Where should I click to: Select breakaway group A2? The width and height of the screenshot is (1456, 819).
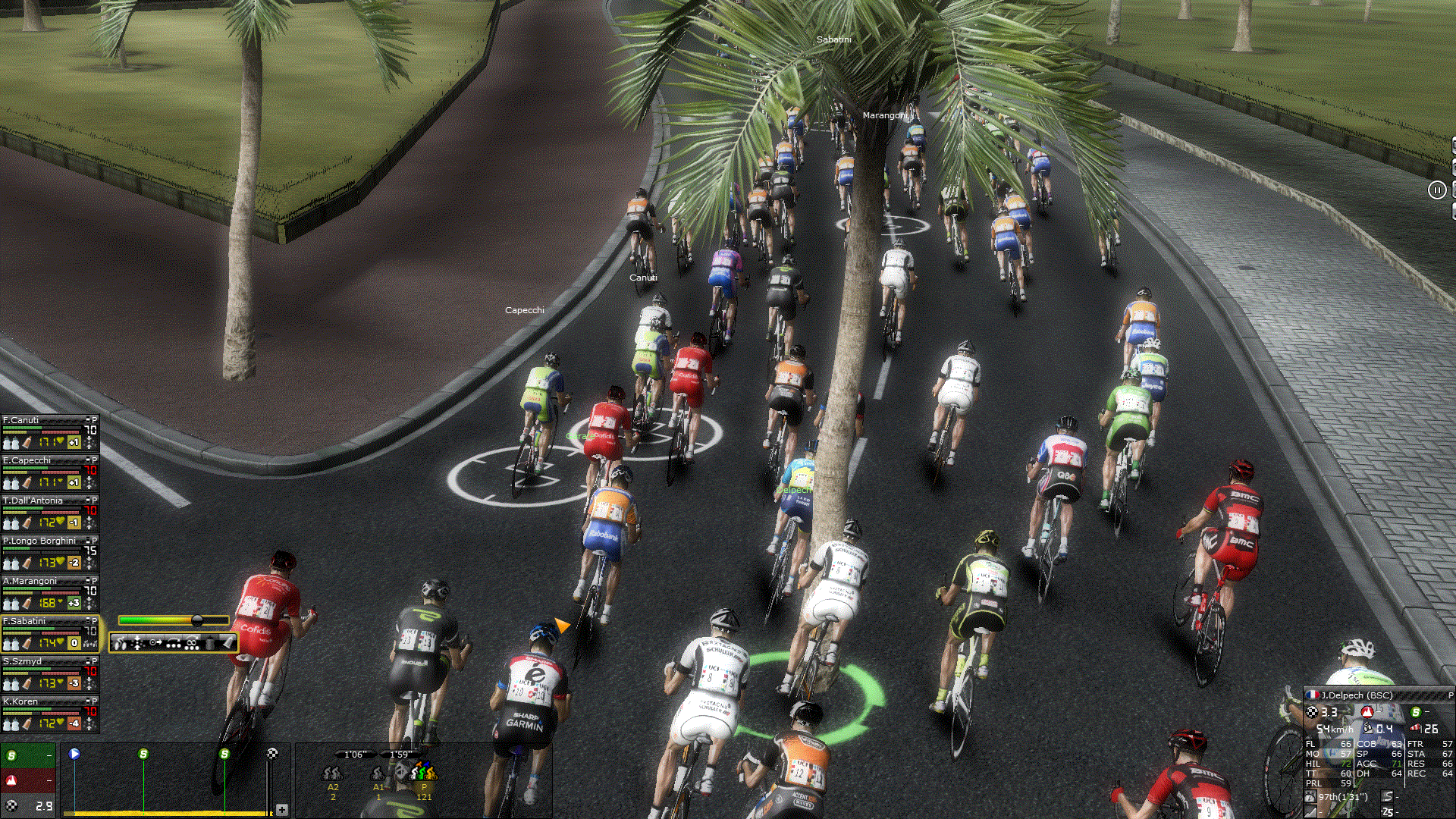pos(332,773)
